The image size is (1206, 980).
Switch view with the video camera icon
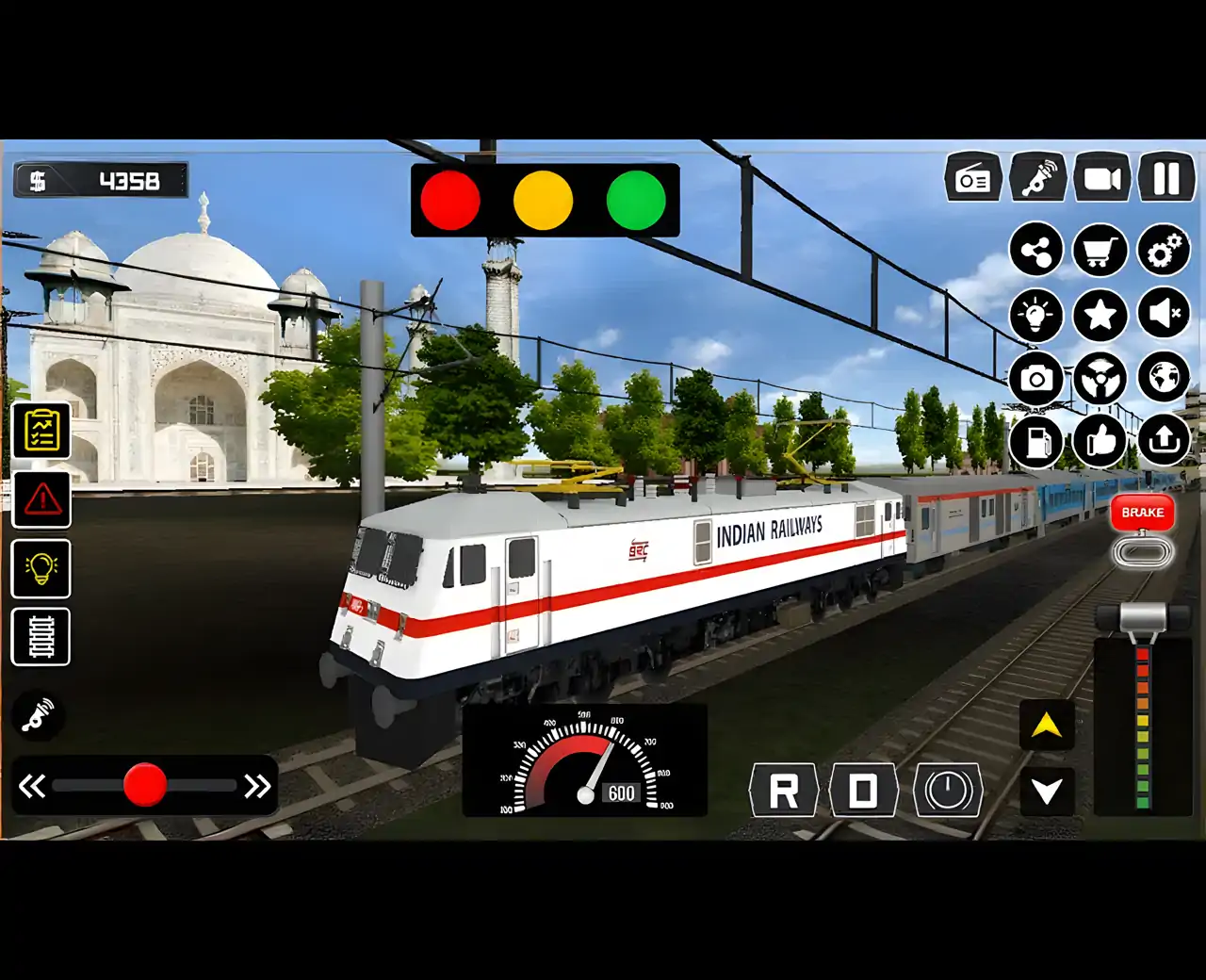pyautogui.click(x=1101, y=177)
